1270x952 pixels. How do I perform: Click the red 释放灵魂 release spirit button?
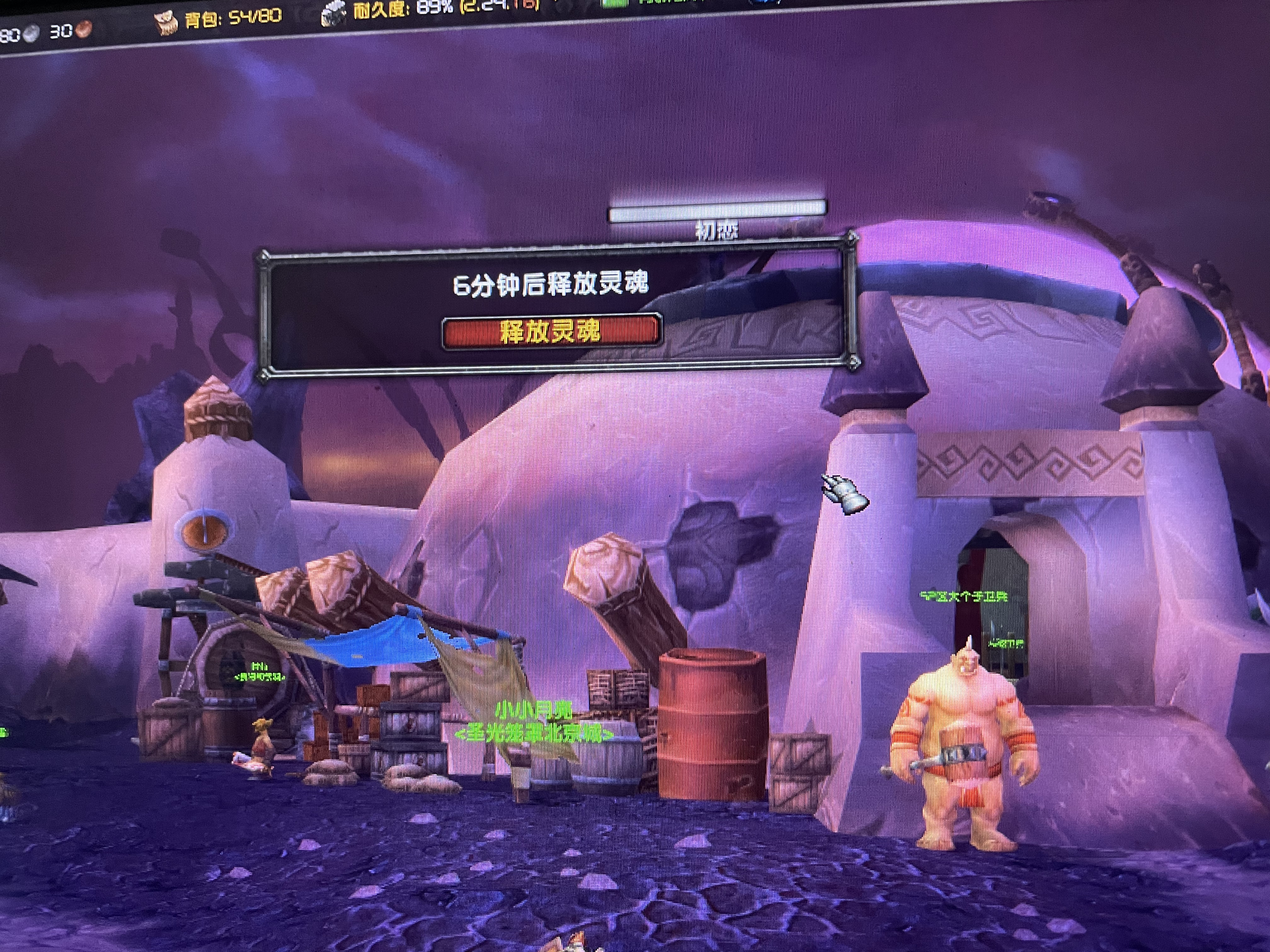(x=551, y=332)
